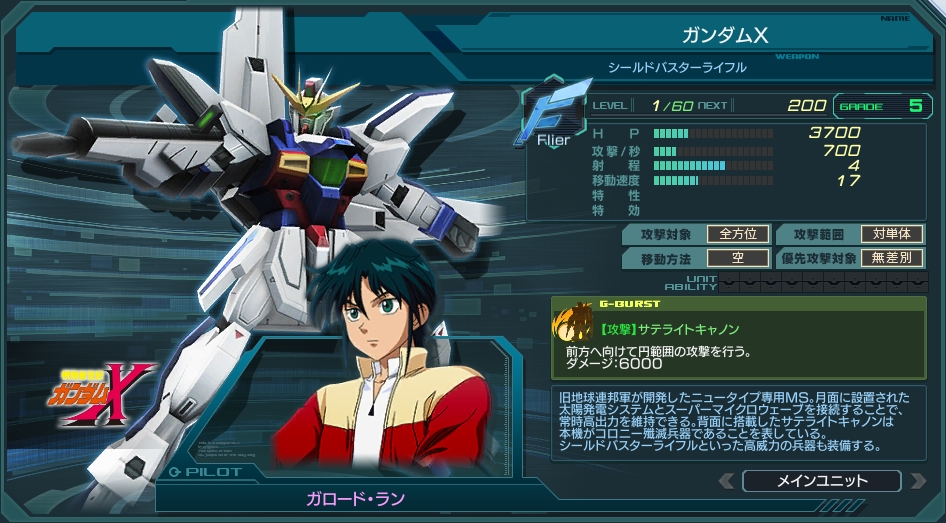946x523 pixels.
Task: Select the G-Burst Satellite Cannon skill icon
Action: (574, 322)
